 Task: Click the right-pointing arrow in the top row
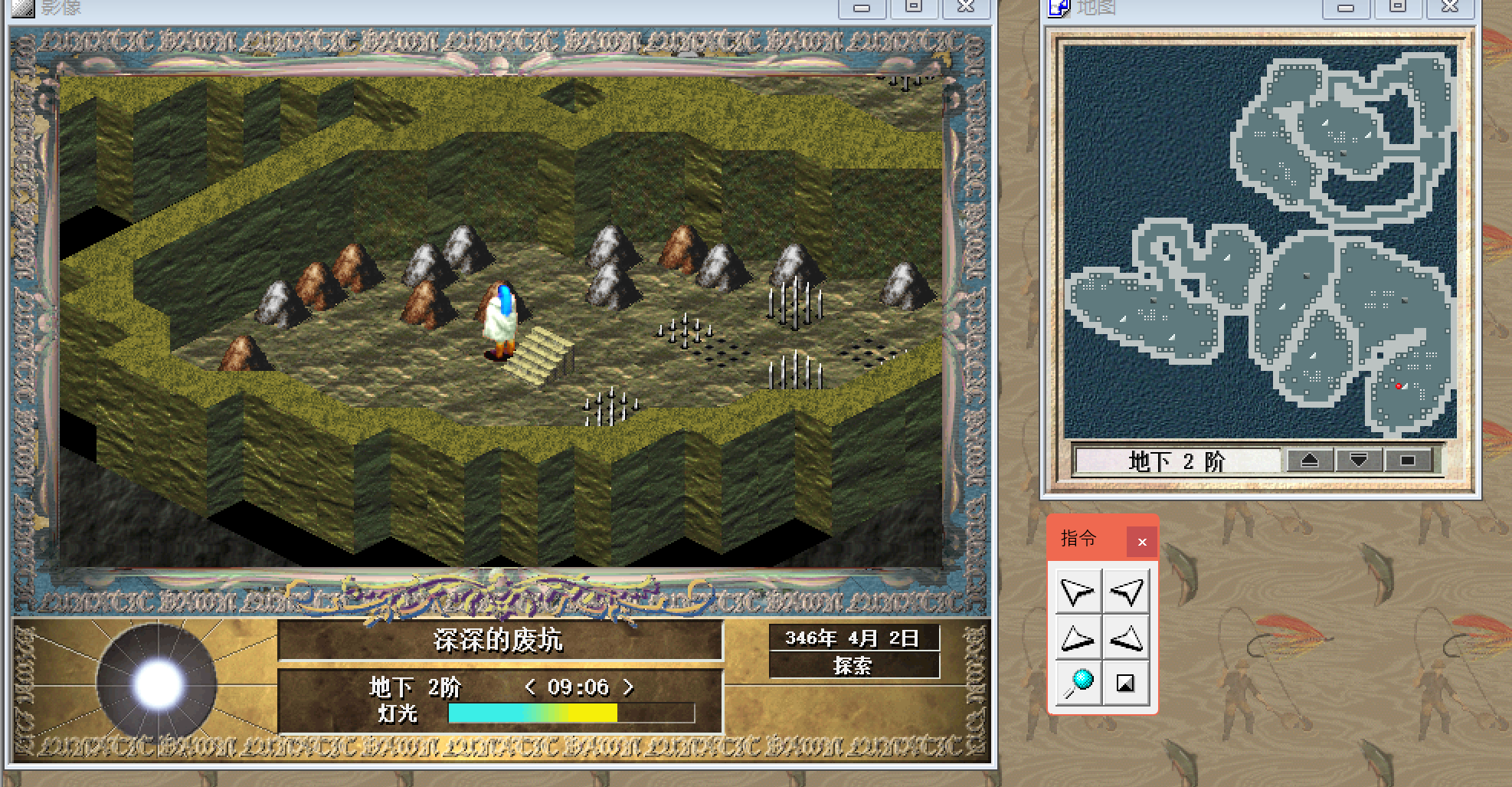point(1078,591)
